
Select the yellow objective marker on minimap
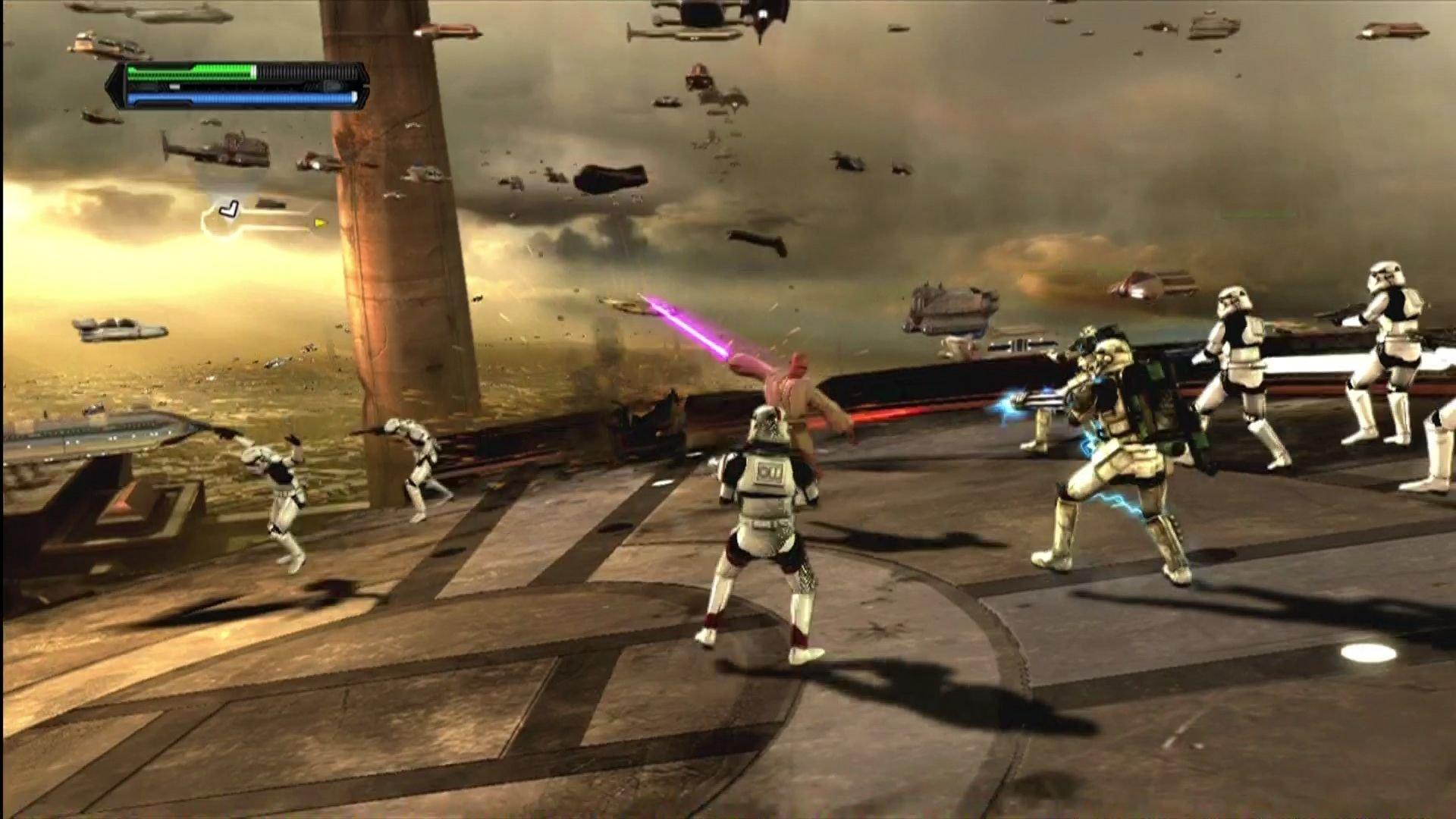pyautogui.click(x=320, y=223)
